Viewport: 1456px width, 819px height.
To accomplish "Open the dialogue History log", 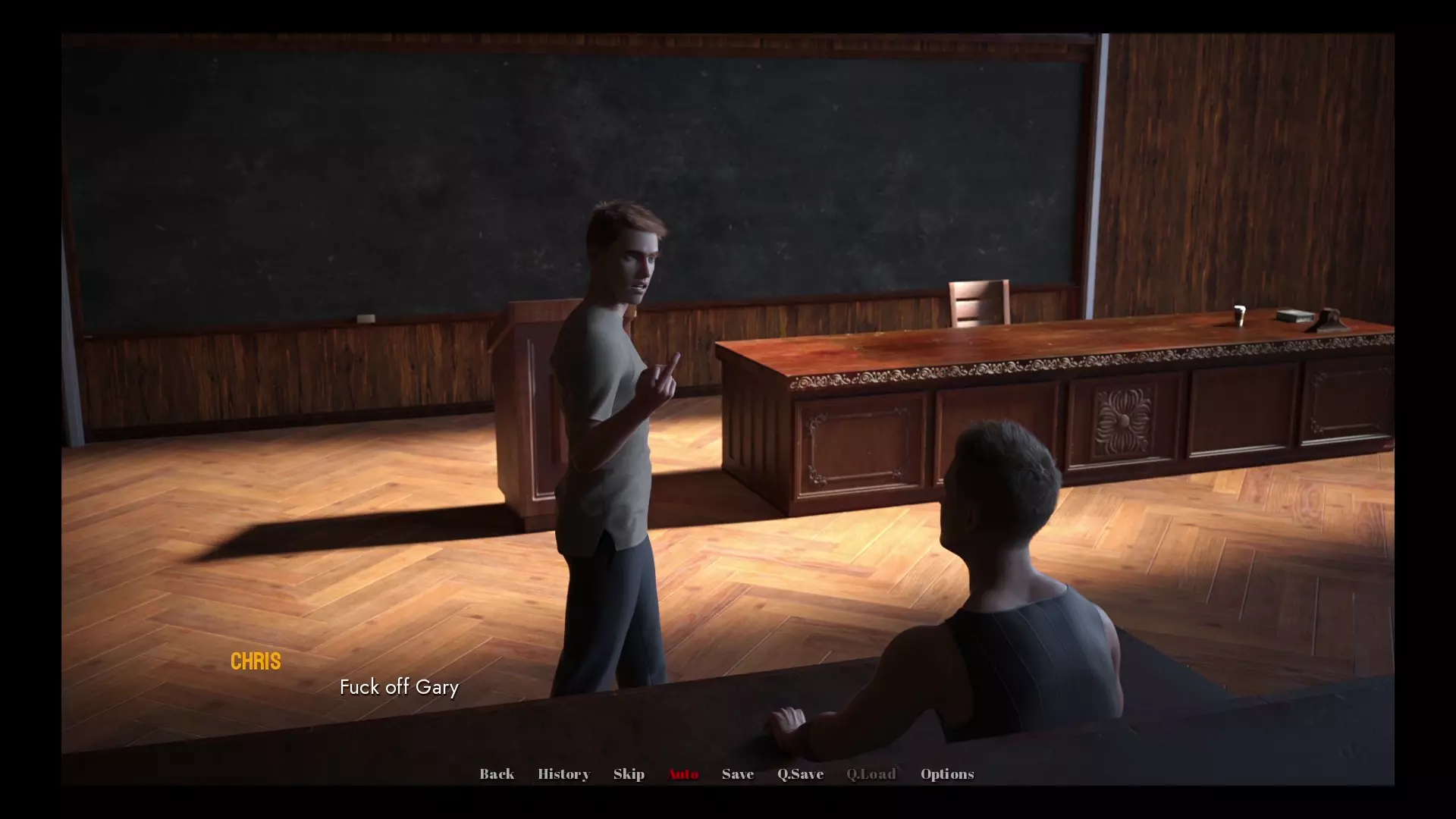I will pyautogui.click(x=563, y=773).
